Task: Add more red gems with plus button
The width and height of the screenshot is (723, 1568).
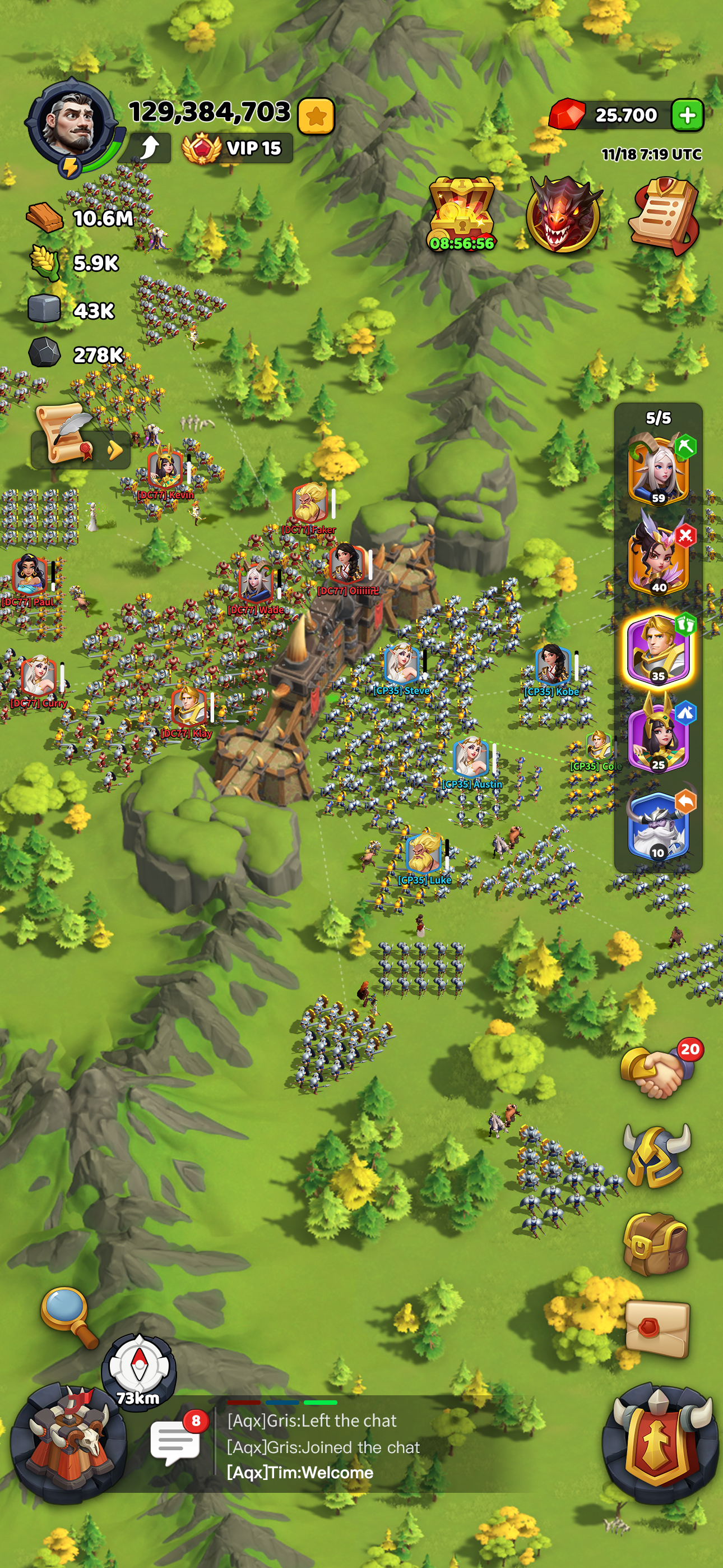Action: 687,115
